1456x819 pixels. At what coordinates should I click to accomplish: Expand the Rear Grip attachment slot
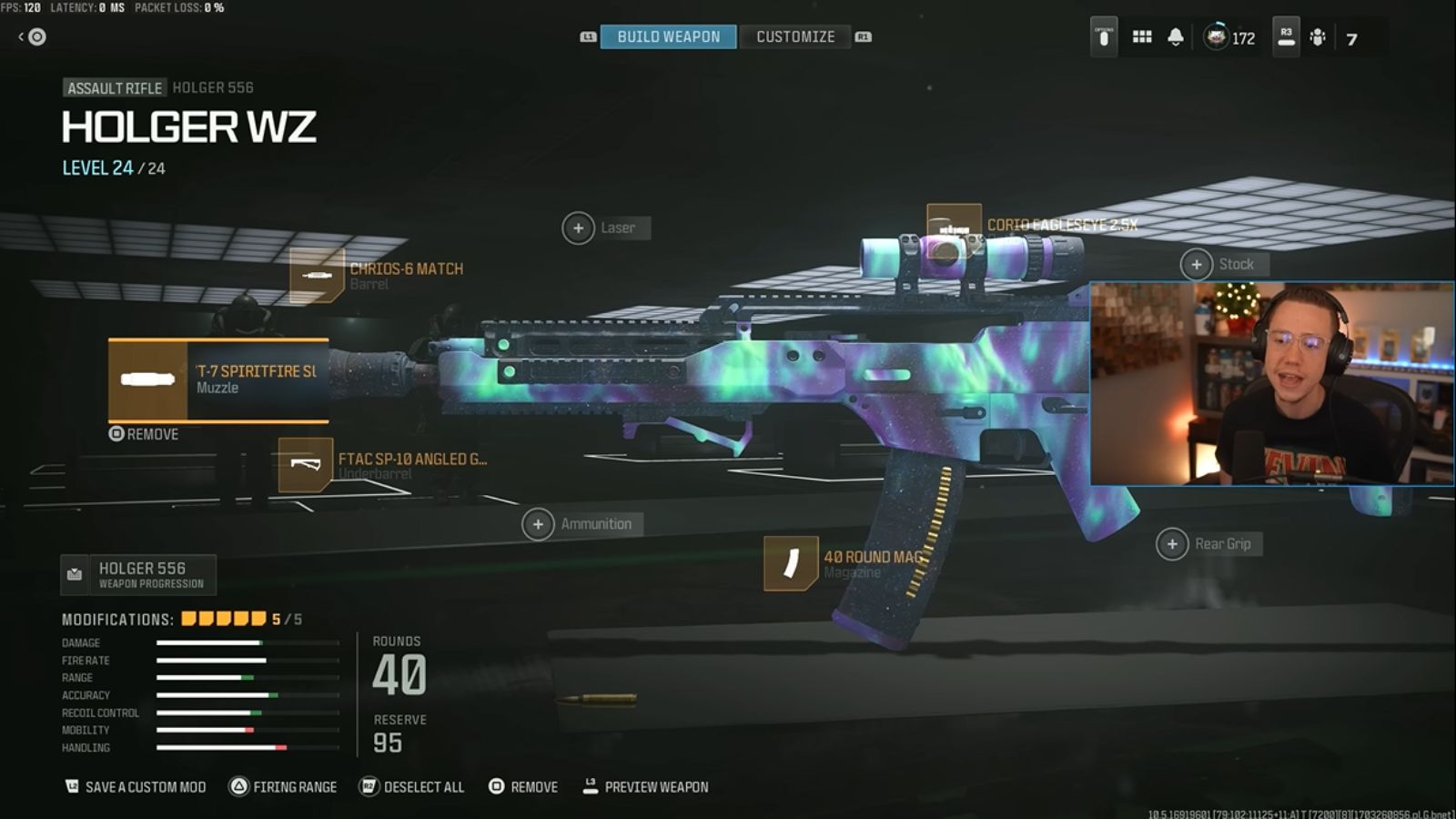[x=1172, y=543]
